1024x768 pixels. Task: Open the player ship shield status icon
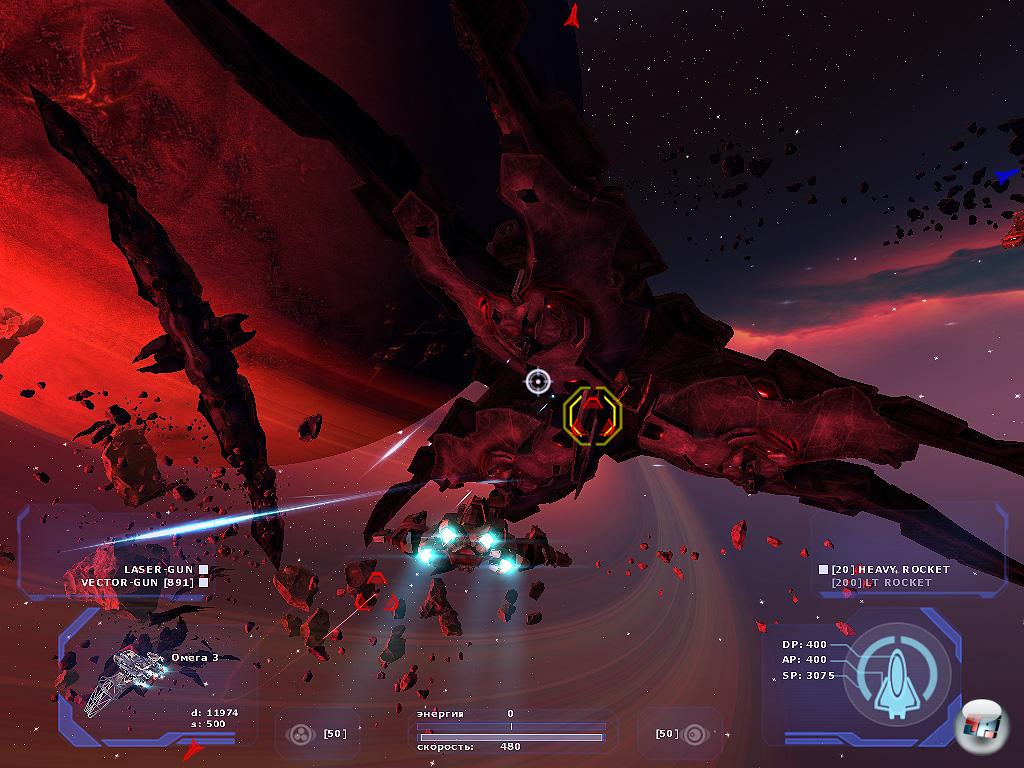click(x=896, y=673)
